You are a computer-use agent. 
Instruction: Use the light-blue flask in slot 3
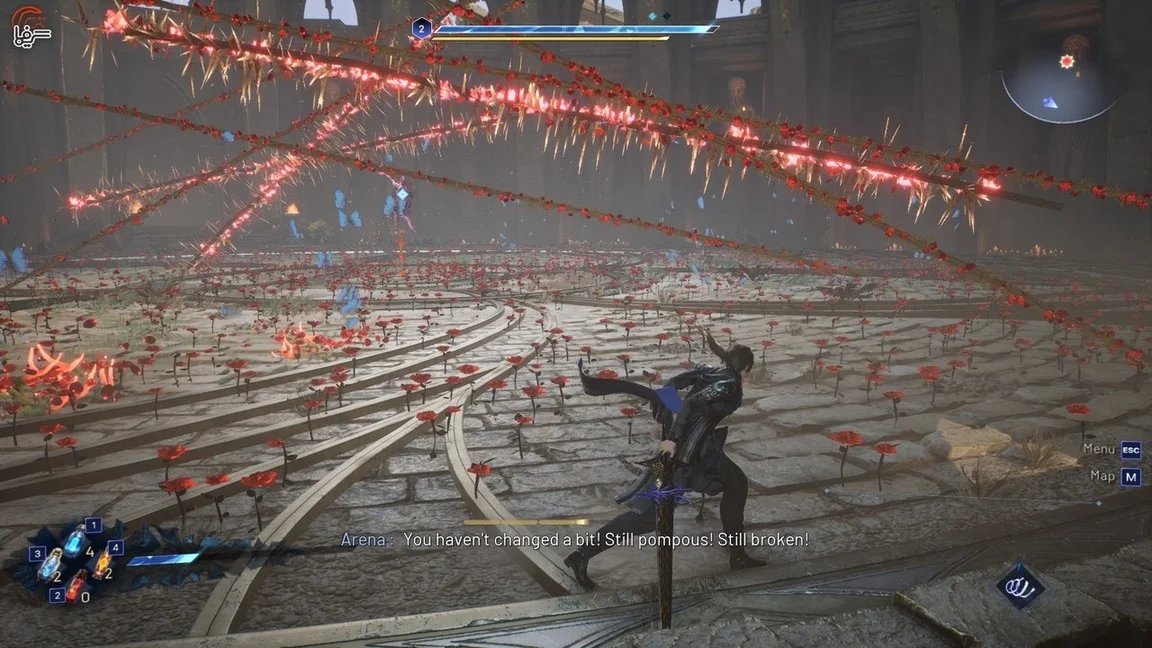50,565
